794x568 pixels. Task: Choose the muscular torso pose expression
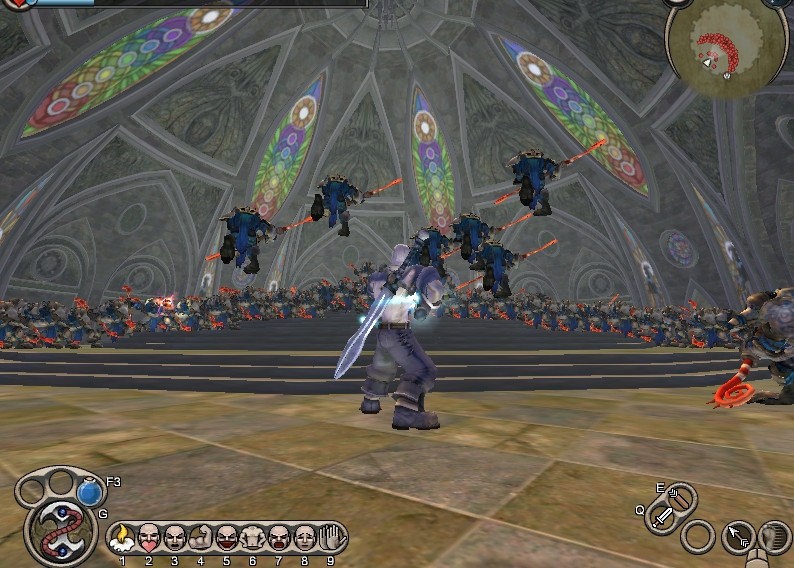click(252, 539)
